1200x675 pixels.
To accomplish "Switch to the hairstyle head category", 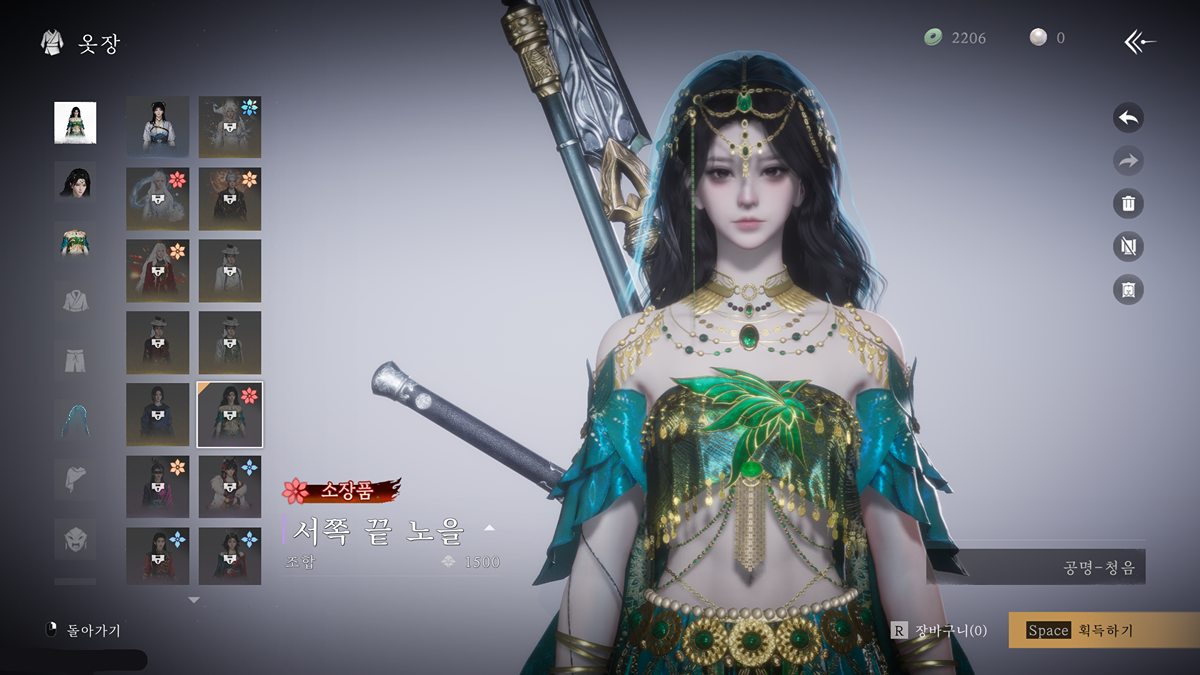I will 75,182.
